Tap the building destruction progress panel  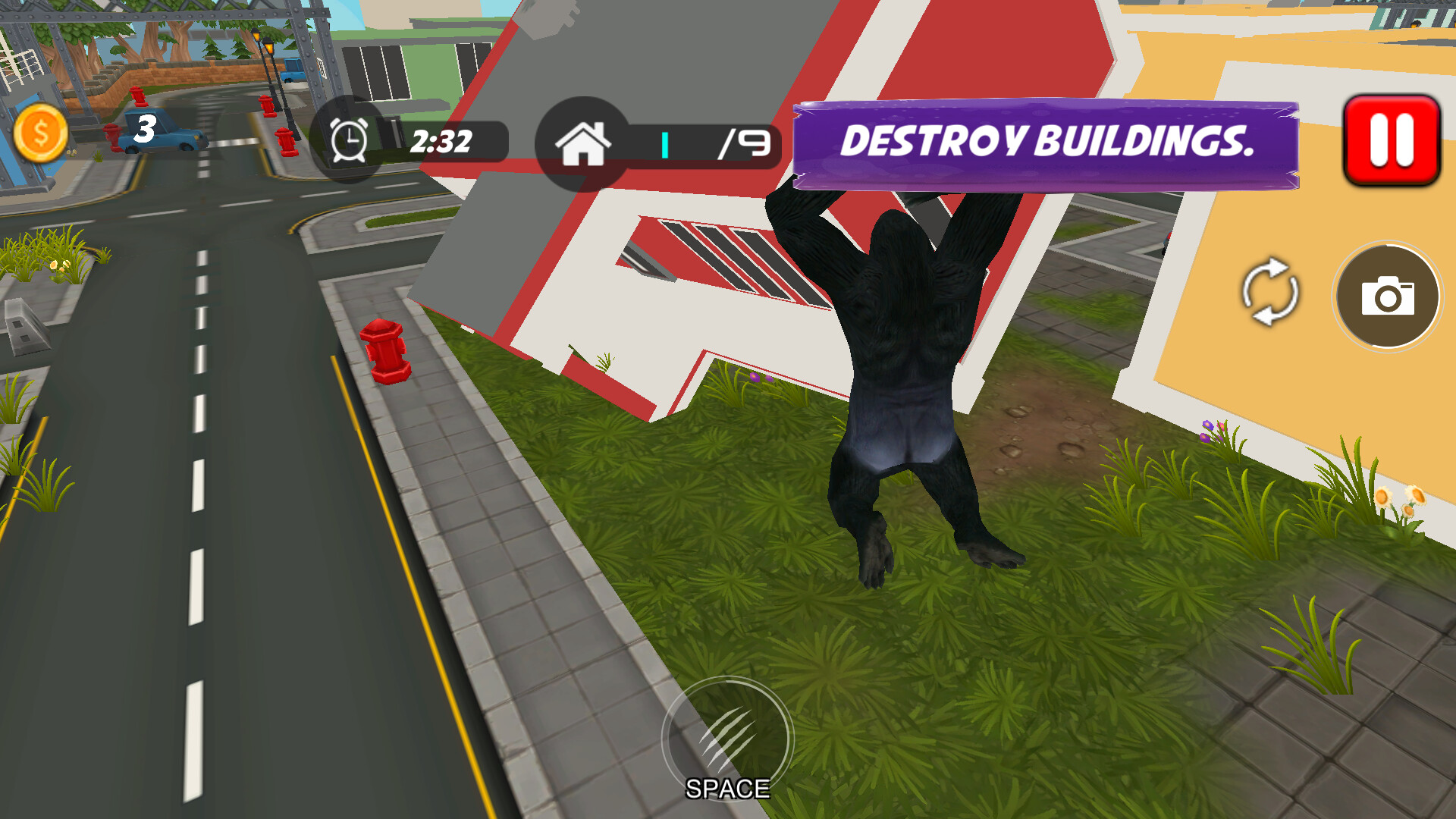(x=705, y=144)
